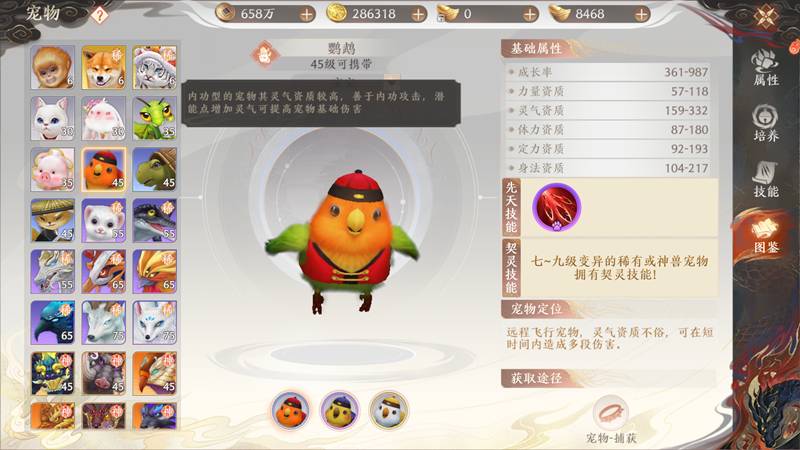800x450 pixels.
Task: Switch to the 属性 (Attributes) tab
Action: pos(766,66)
